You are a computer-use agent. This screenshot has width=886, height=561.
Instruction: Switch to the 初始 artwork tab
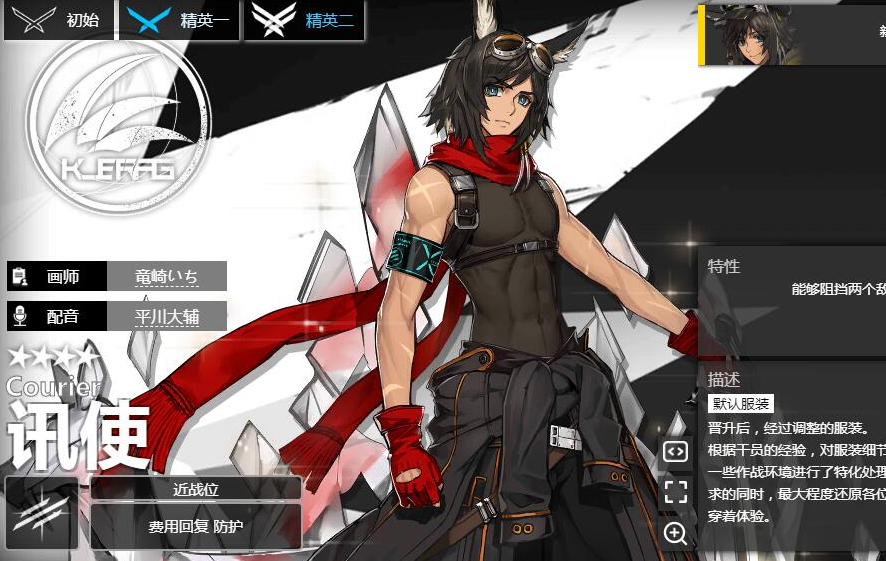pos(59,20)
